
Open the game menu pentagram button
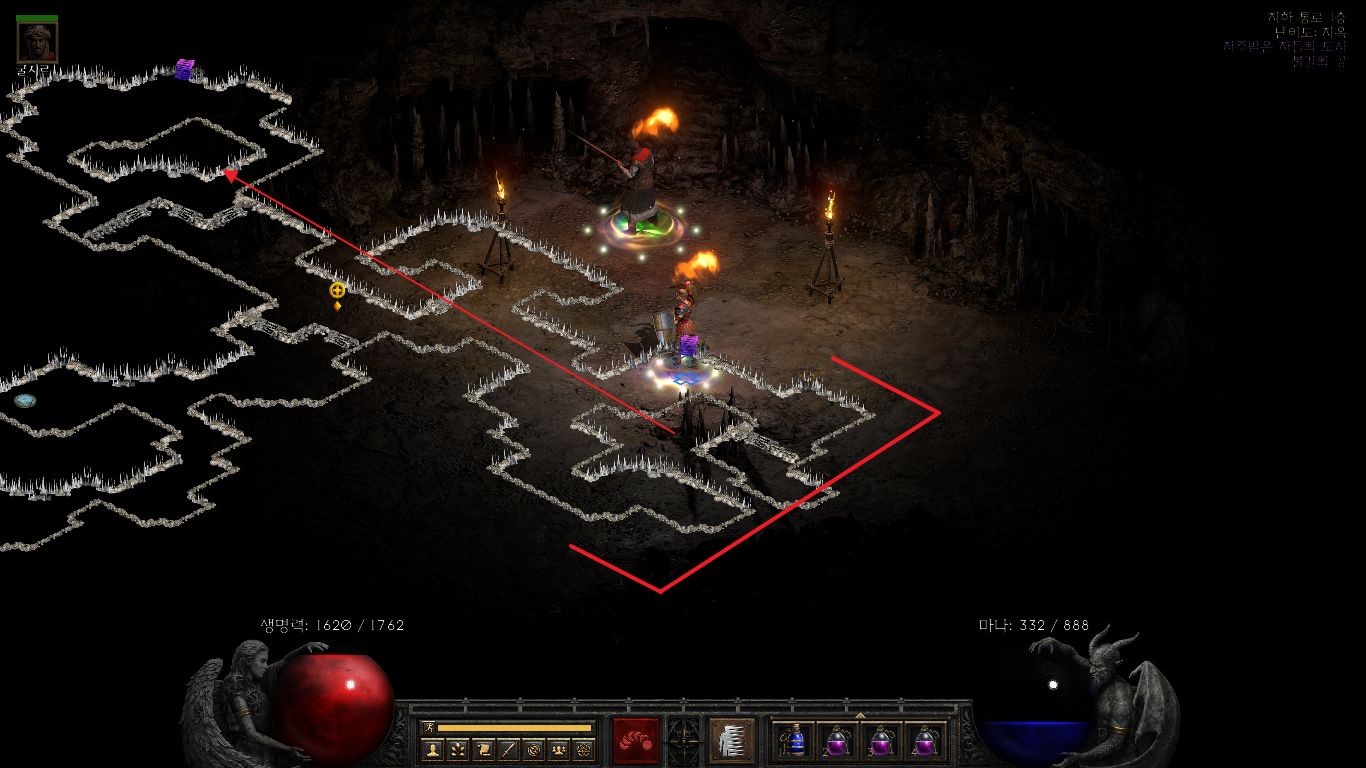584,749
